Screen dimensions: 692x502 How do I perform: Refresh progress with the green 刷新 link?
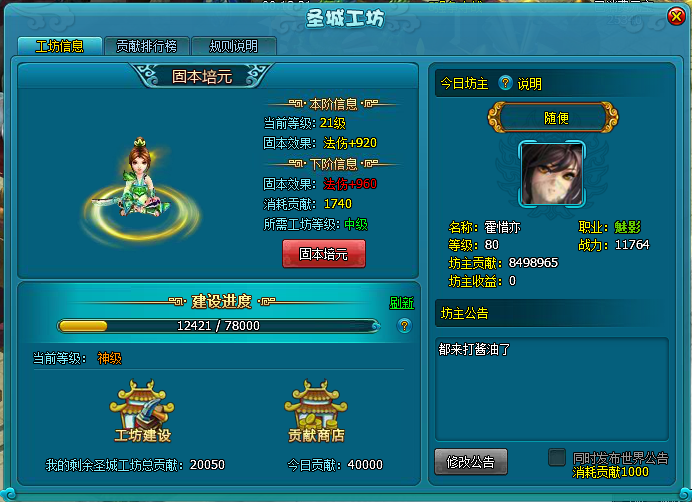tap(401, 303)
